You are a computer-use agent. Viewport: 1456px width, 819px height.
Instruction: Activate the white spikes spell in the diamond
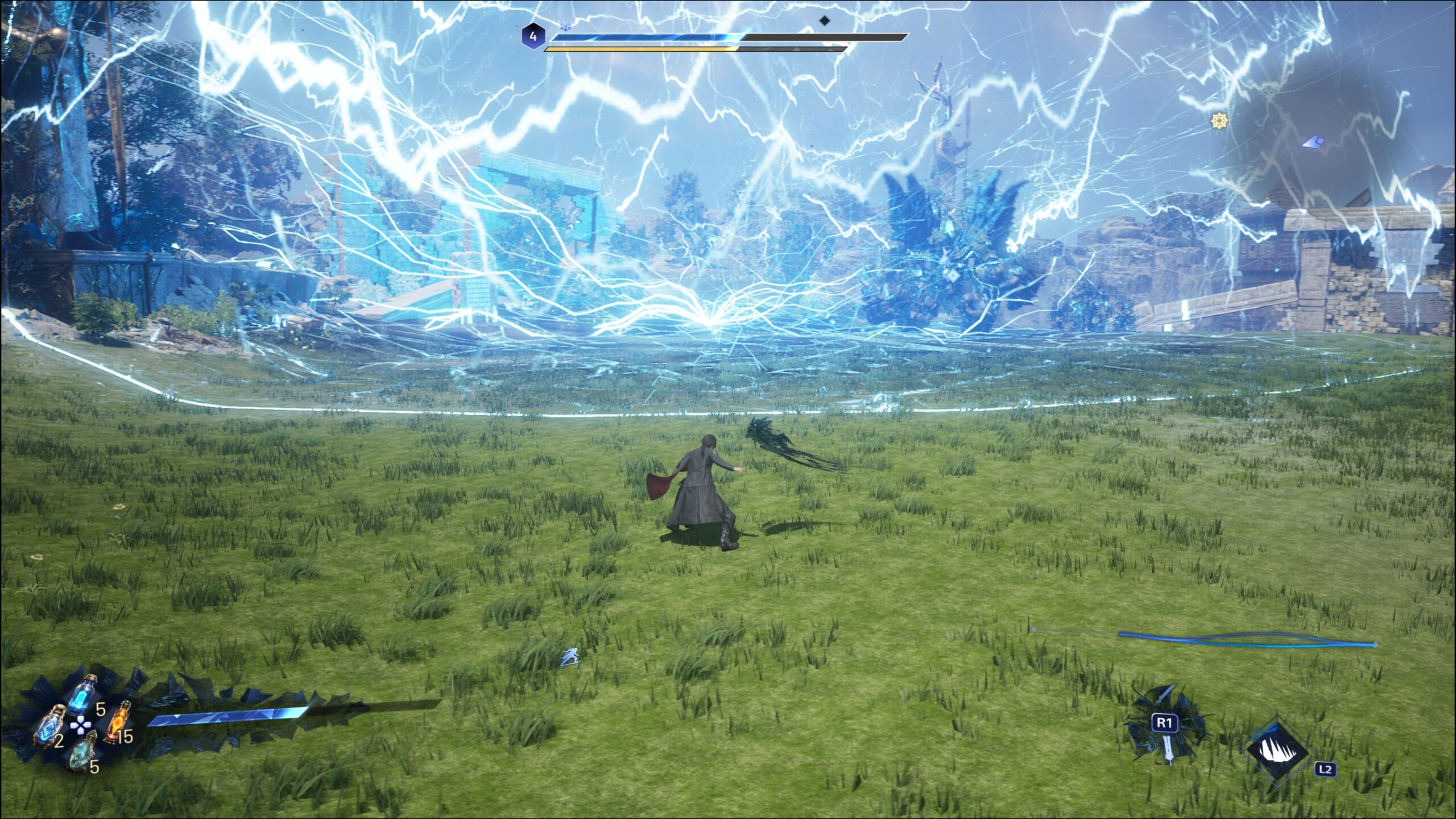pos(1277,750)
